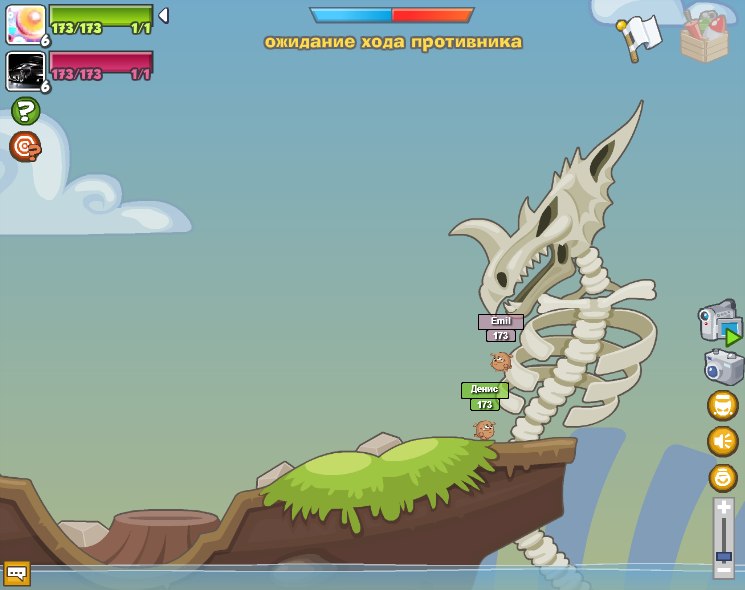Start replay recording with the video camera
Viewport: 745px width, 590px height.
(x=719, y=322)
